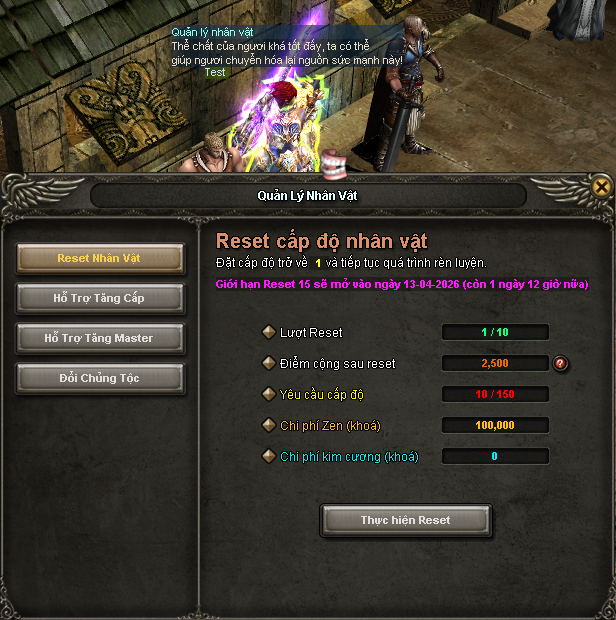Image resolution: width=616 pixels, height=620 pixels.
Task: Open the Hỗ Trợ Tăng Cấp section
Action: [x=100, y=298]
